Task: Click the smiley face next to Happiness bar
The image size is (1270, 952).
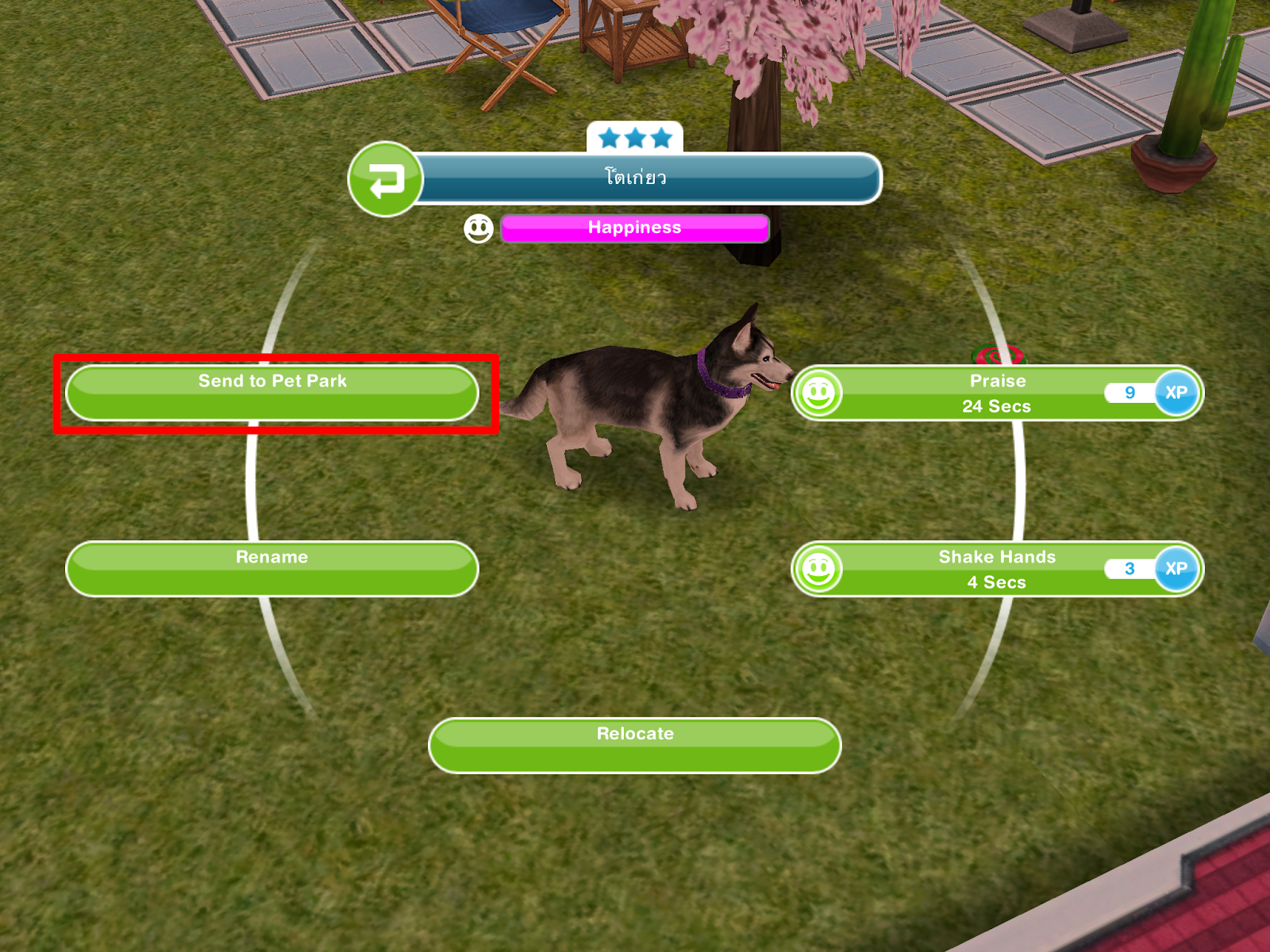Action: 478,228
